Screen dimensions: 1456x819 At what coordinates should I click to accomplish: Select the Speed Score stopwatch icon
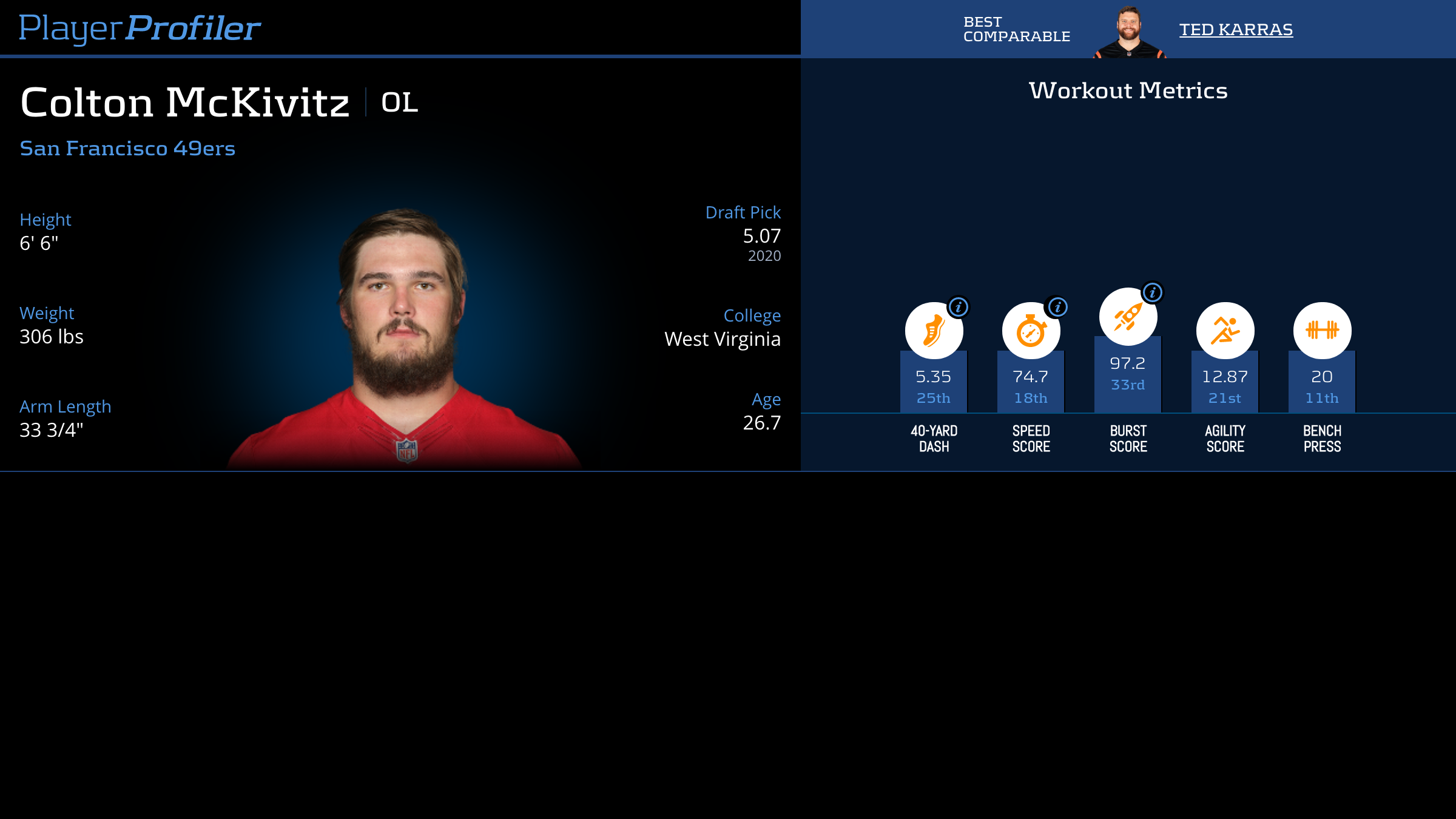point(1031,331)
